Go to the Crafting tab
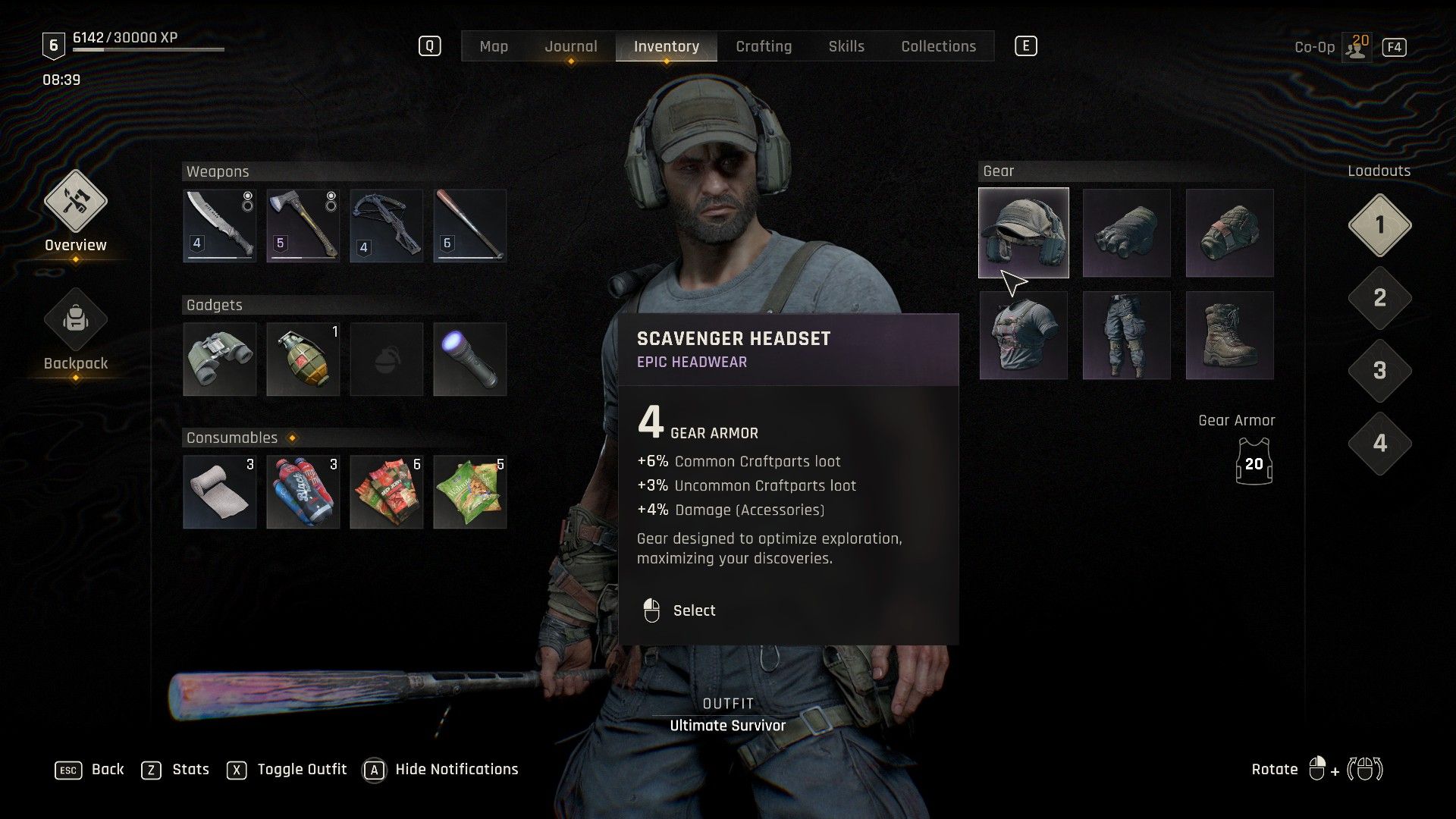1456x819 pixels. 764,46
